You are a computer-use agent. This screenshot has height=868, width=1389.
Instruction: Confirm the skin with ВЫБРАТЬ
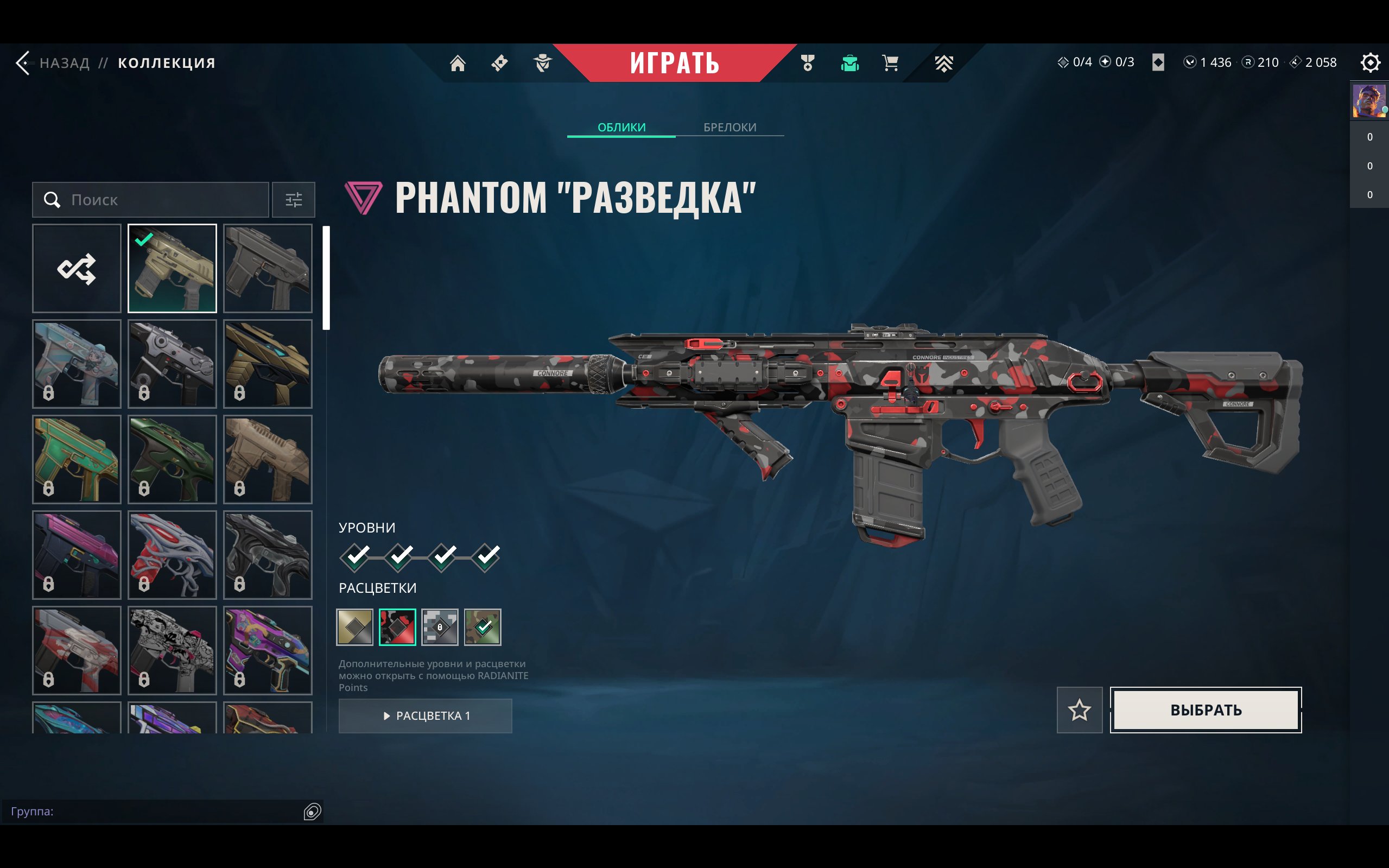coord(1206,710)
